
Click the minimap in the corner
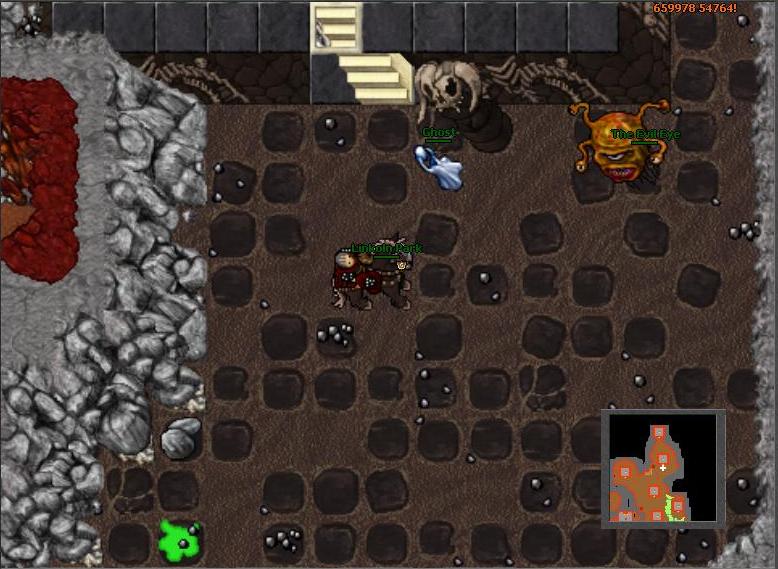(662, 467)
